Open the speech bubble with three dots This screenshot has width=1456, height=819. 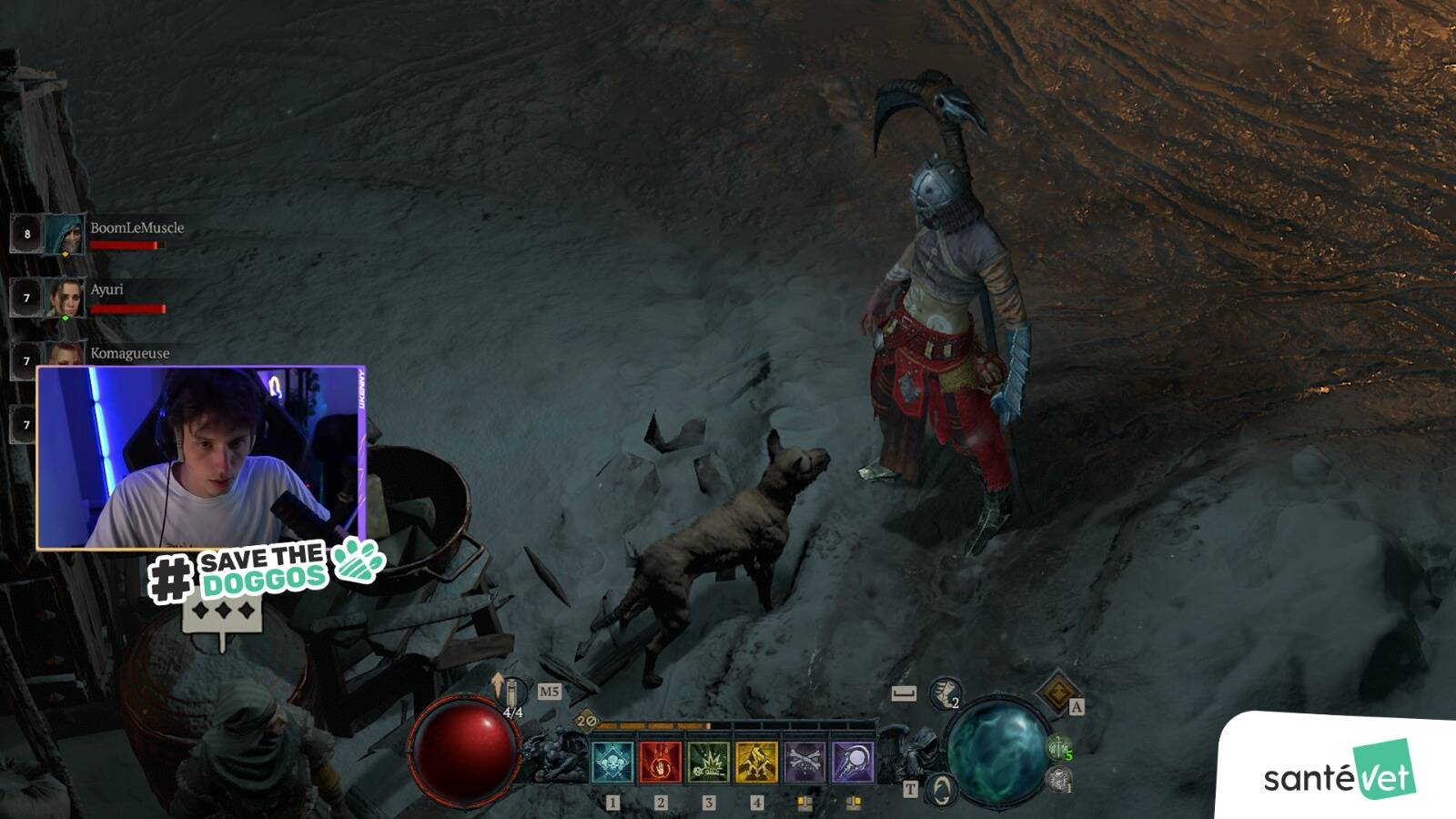click(222, 613)
